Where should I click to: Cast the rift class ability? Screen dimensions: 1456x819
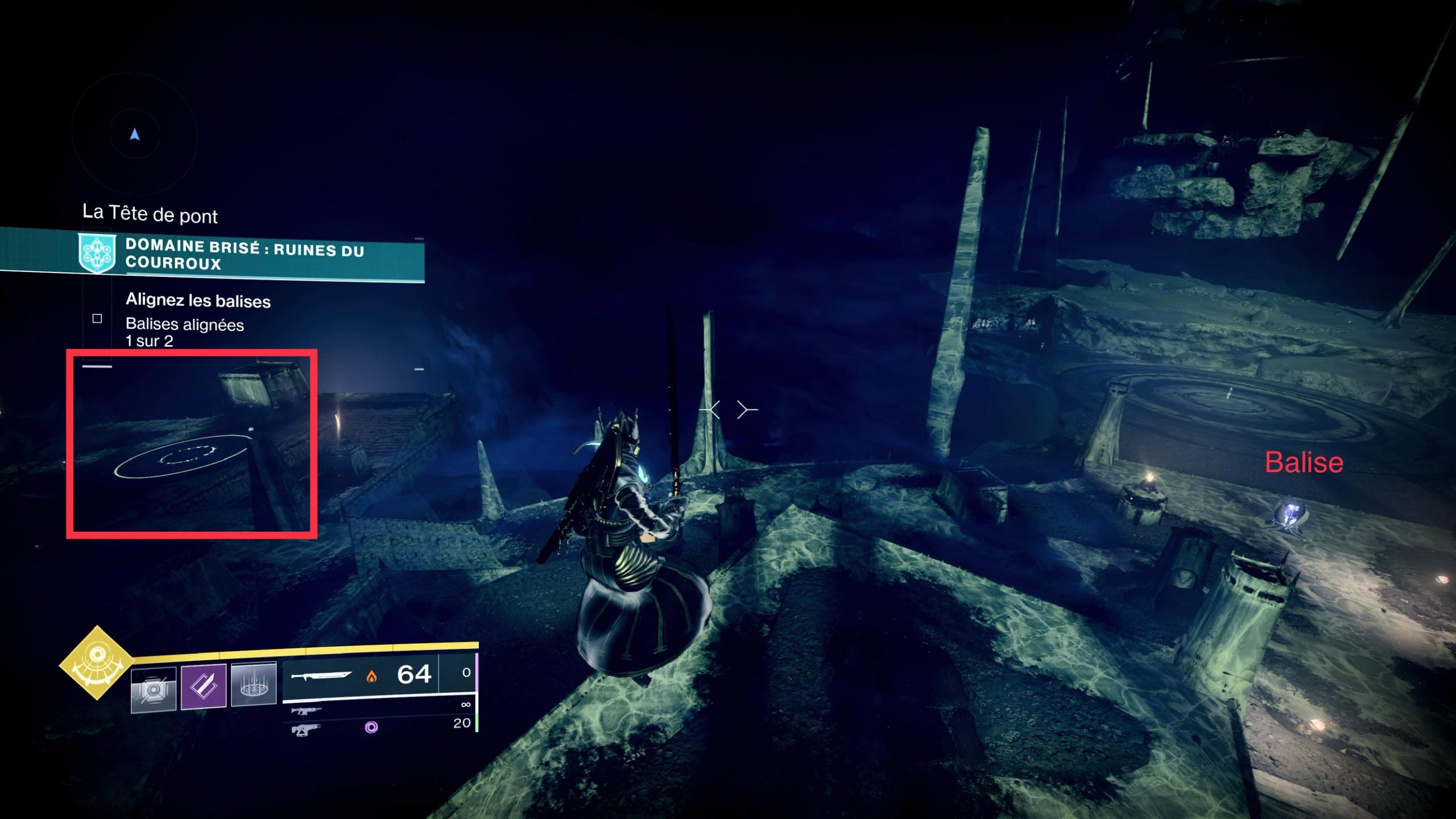[254, 685]
